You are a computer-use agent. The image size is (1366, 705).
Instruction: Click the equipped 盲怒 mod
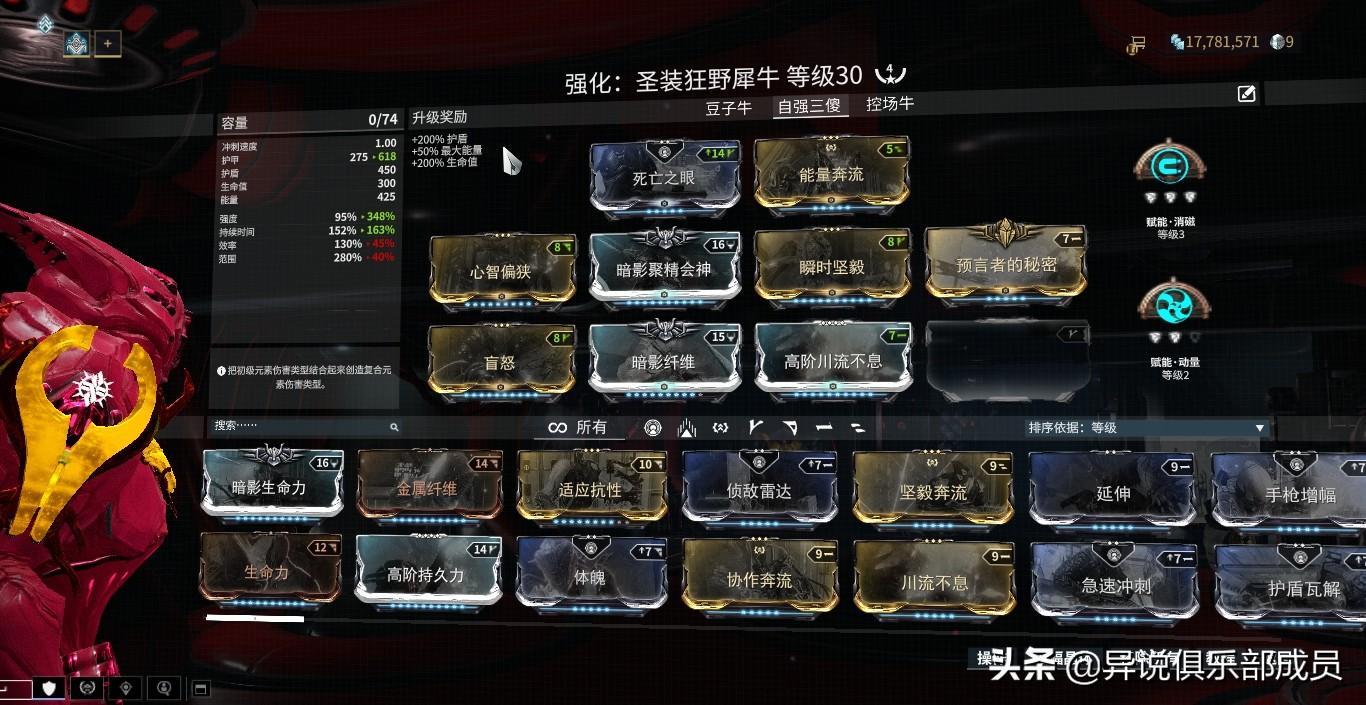(500, 361)
